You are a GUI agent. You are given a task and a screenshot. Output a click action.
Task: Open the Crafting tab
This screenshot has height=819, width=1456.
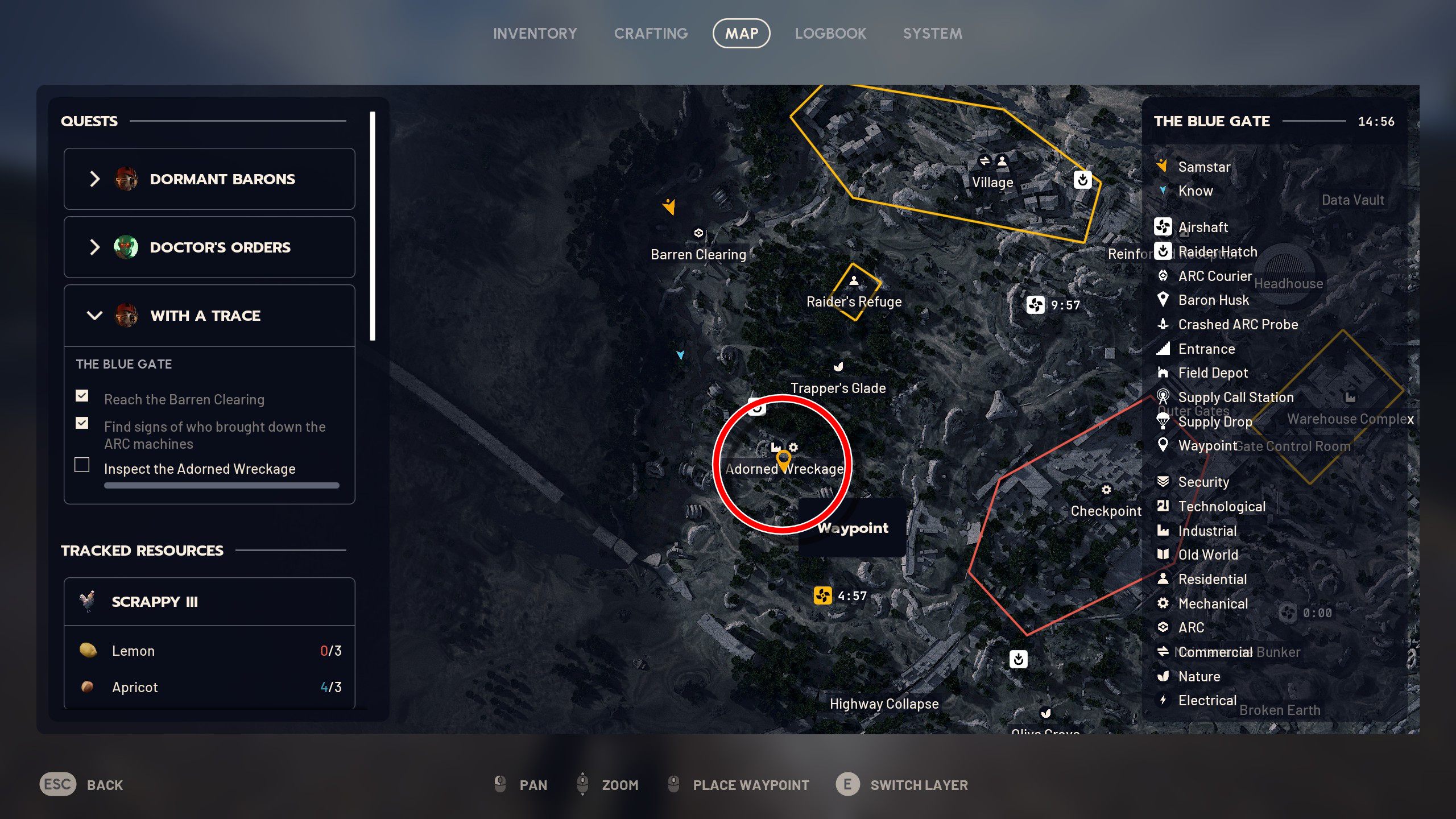(651, 34)
